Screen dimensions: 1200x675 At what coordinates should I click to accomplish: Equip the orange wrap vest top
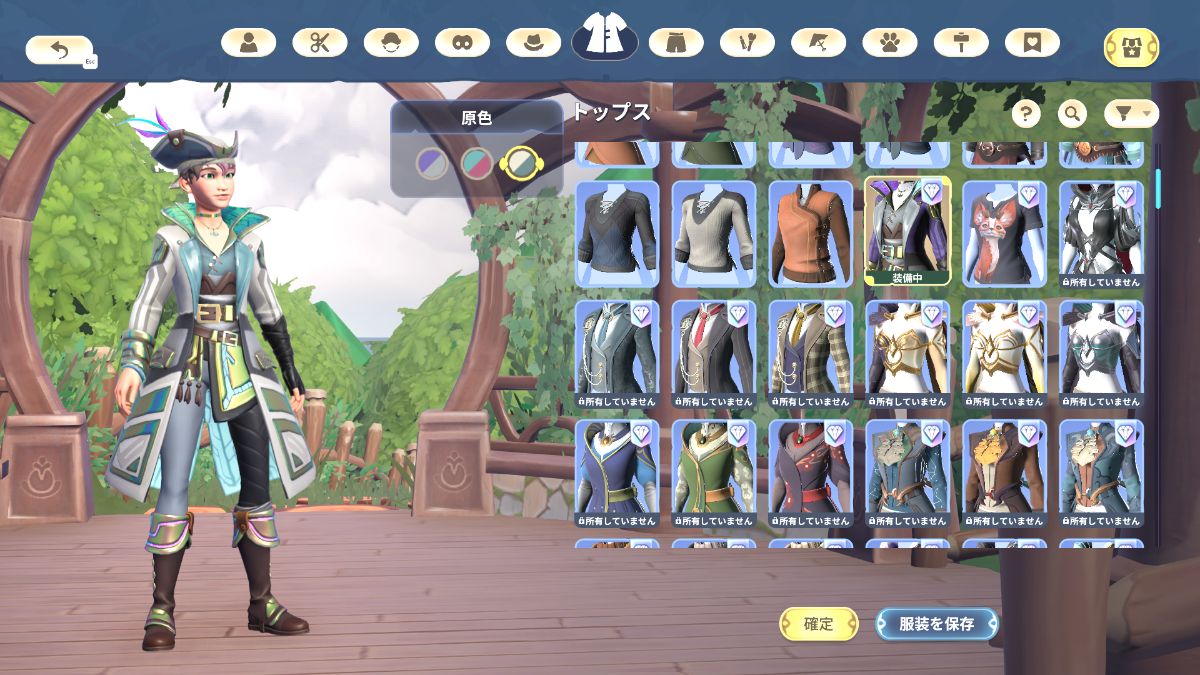coord(810,232)
